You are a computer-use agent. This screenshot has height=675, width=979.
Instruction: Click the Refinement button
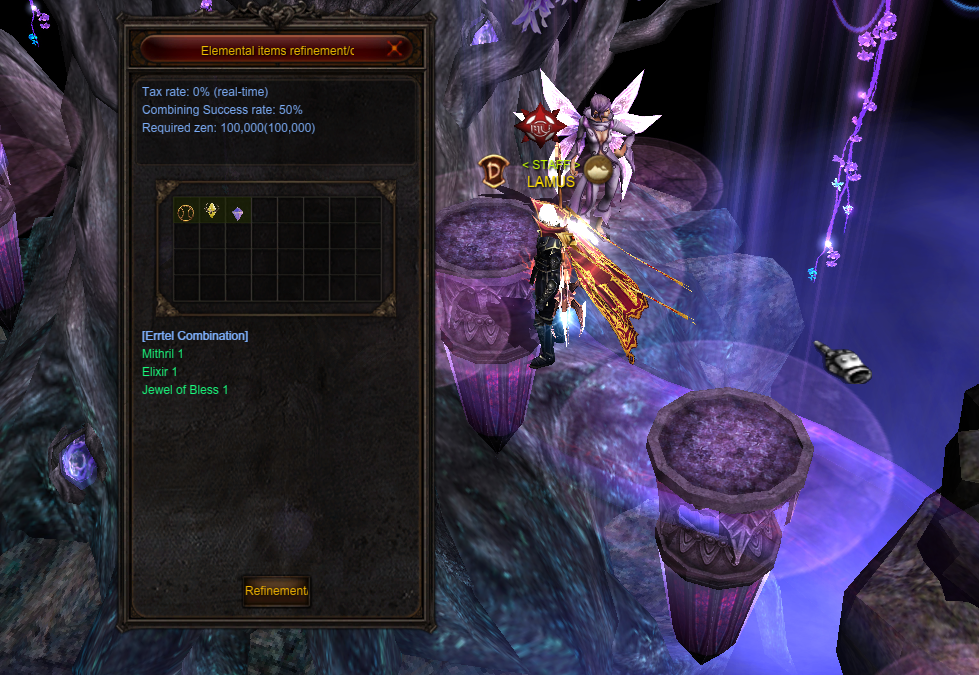276,591
